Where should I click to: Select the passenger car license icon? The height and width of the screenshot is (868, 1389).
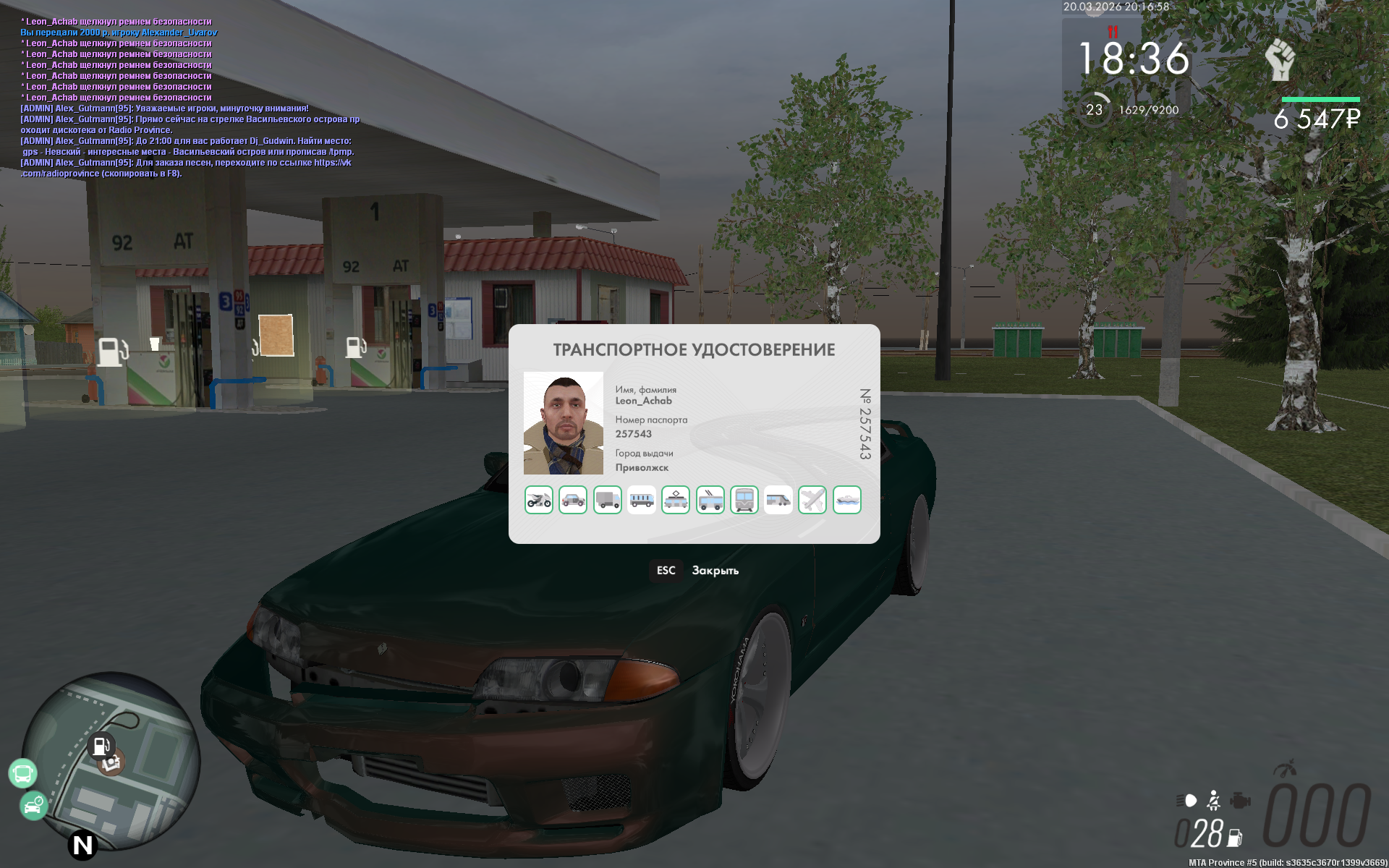(573, 500)
